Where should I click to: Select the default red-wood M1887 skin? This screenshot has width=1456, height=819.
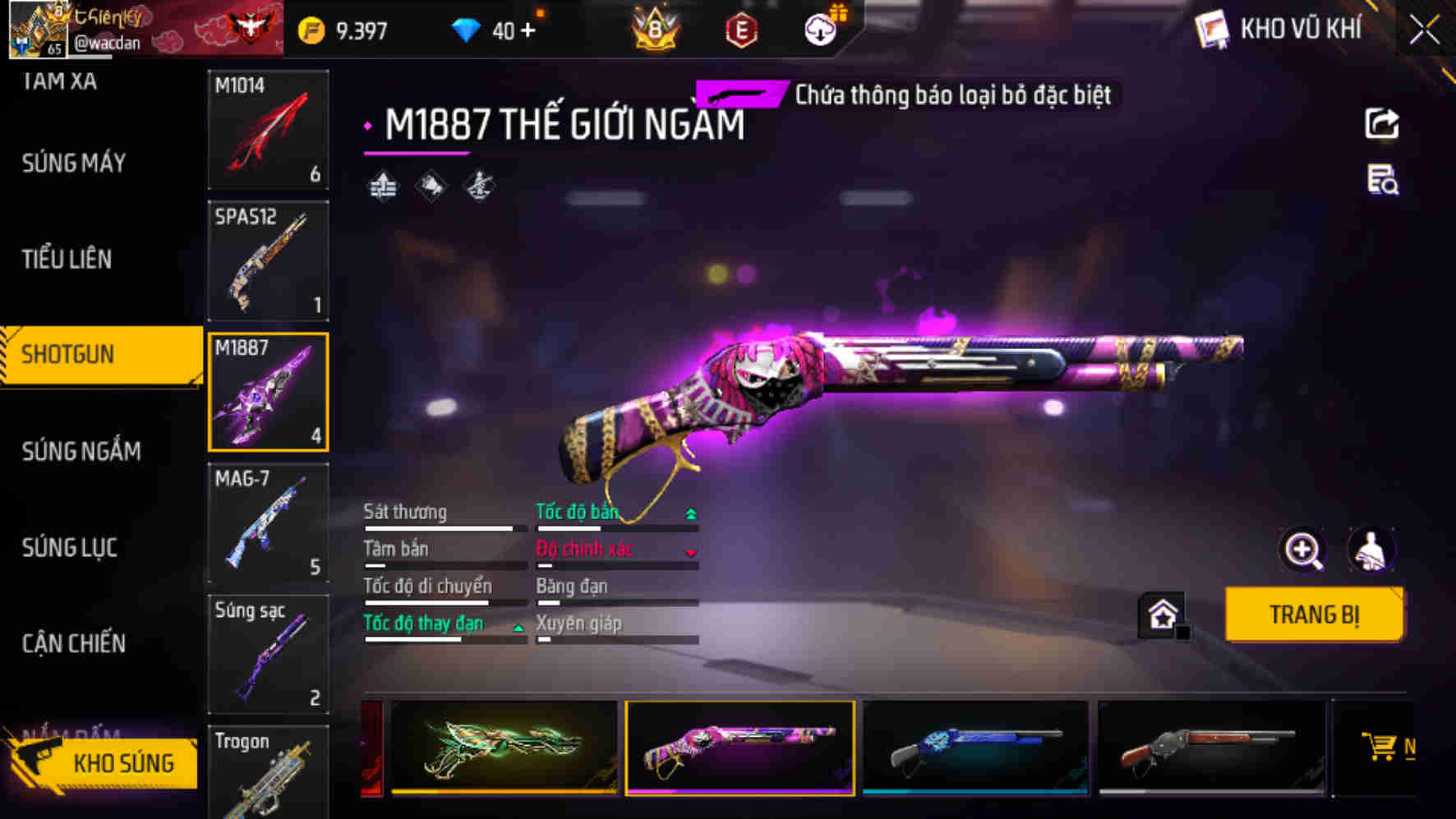tap(1210, 747)
